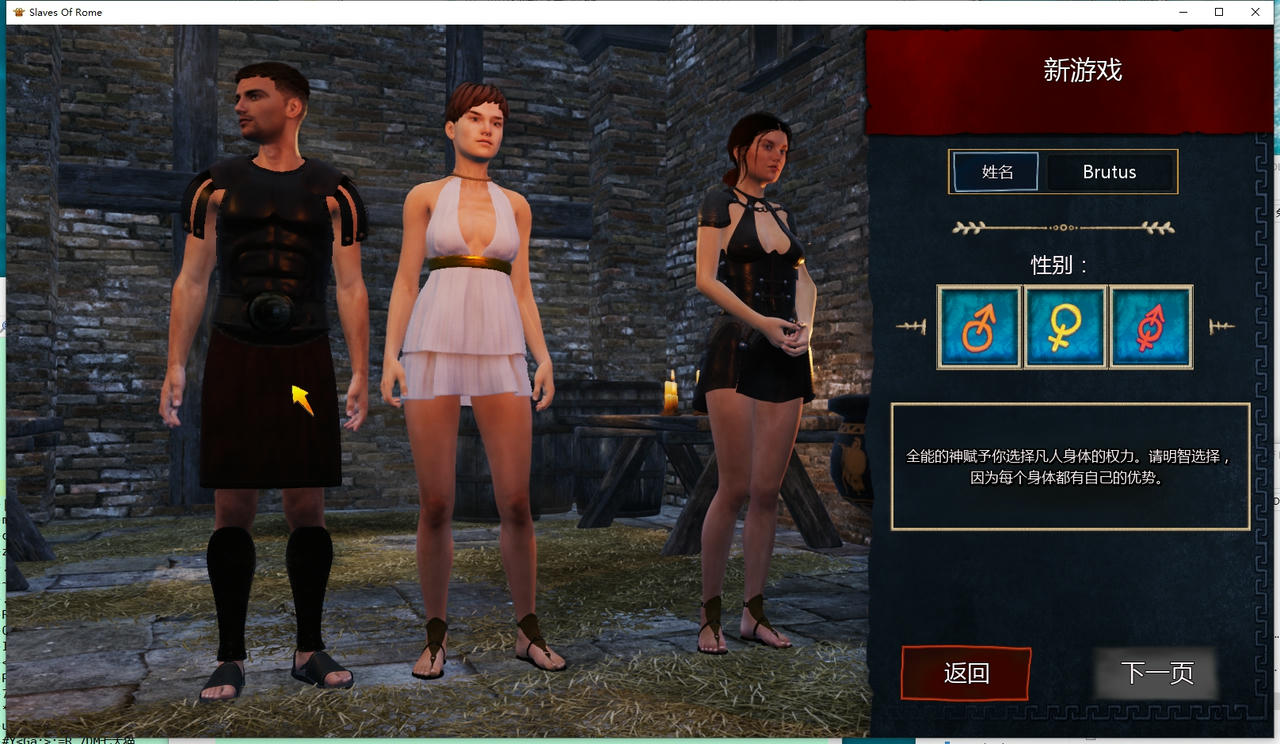Select the yellow female gender icon
The height and width of the screenshot is (744, 1280).
[x=1064, y=326]
